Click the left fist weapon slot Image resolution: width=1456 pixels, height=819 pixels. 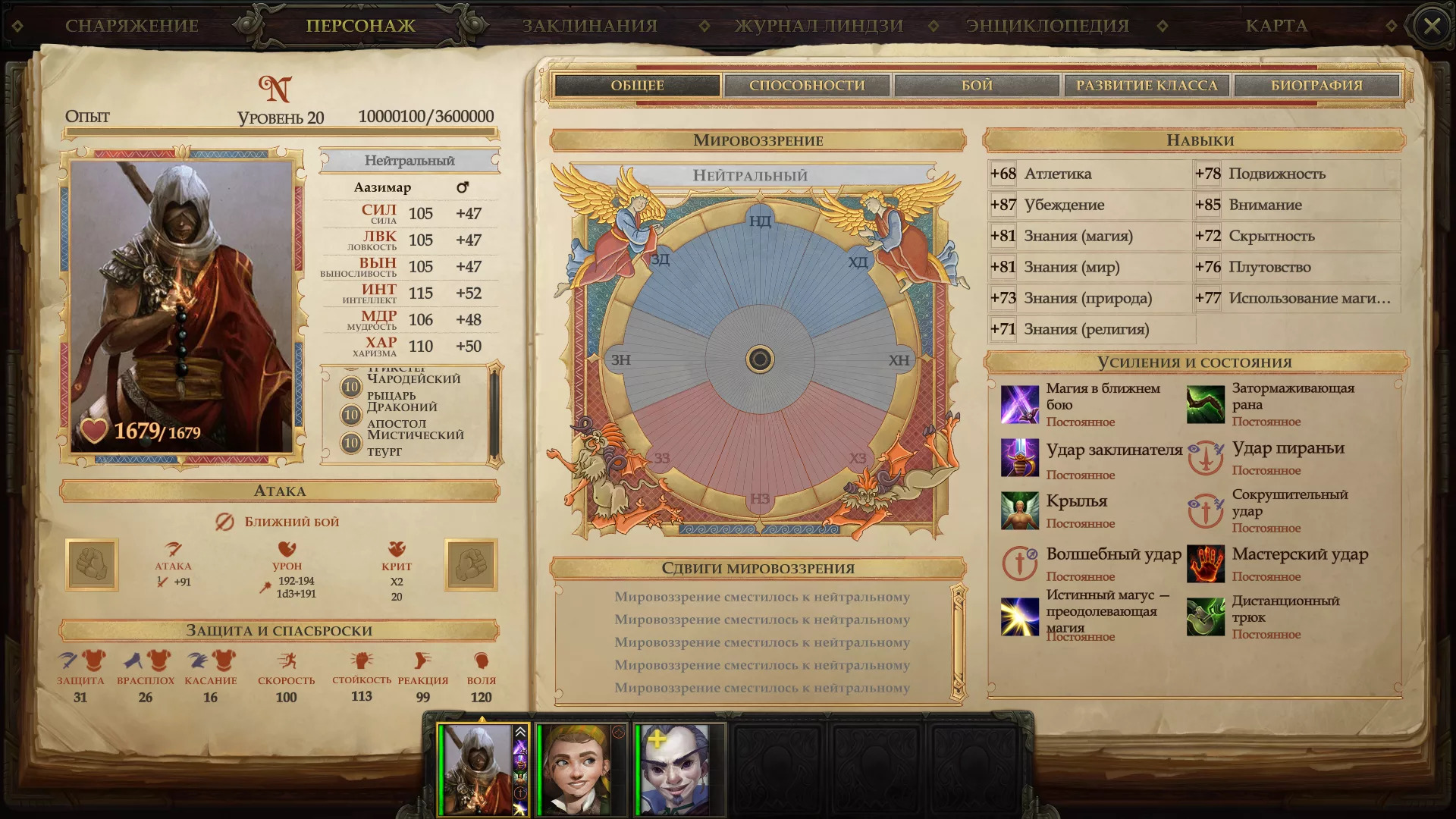92,564
